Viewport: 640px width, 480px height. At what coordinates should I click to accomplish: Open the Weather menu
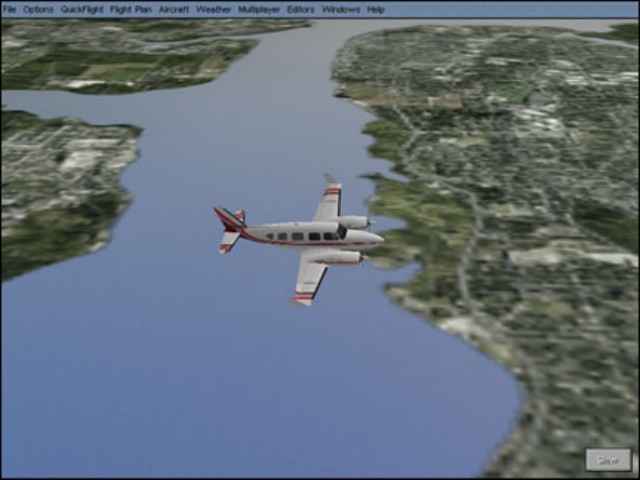(x=213, y=9)
